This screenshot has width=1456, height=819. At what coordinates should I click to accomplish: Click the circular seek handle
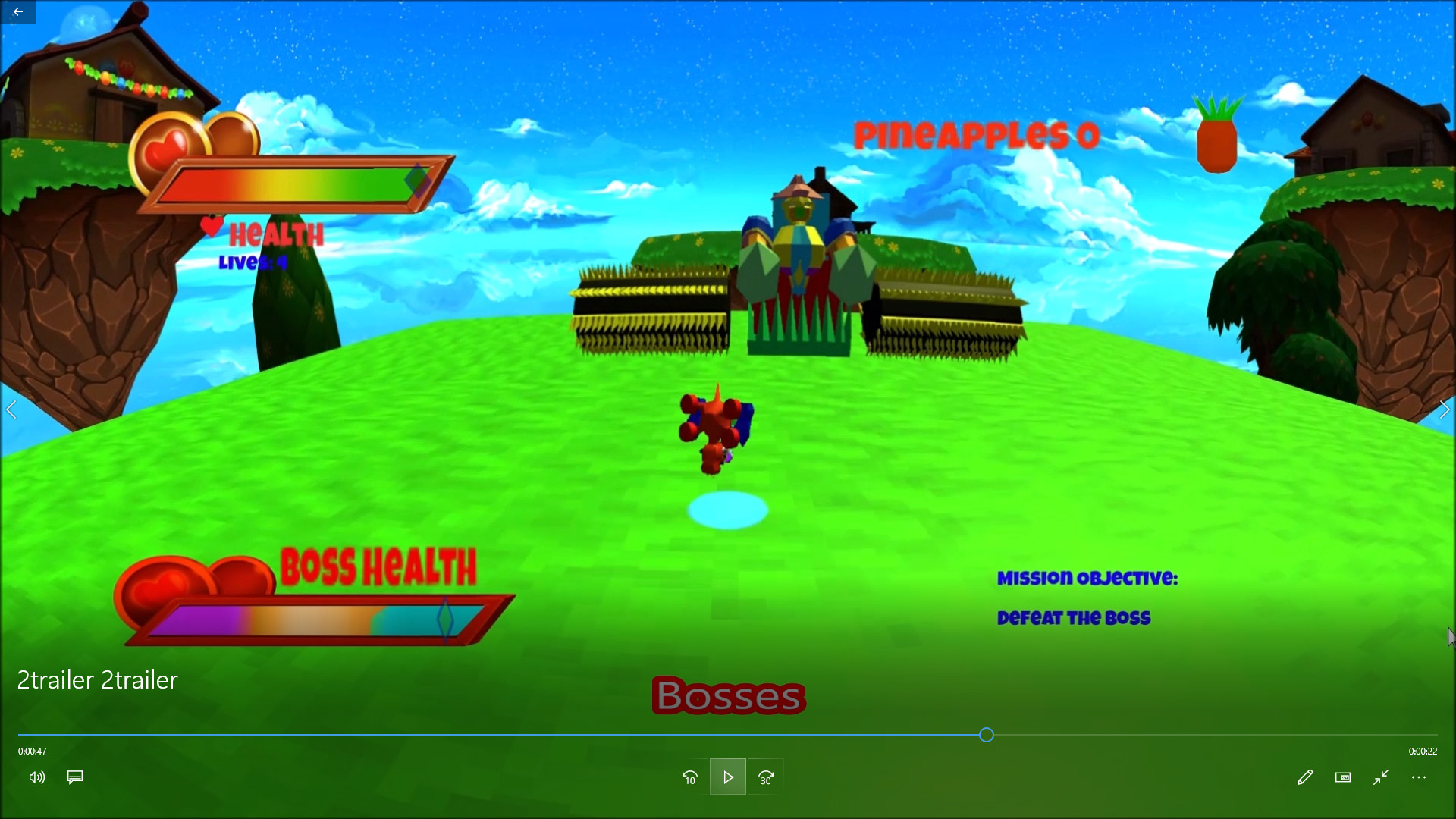tap(986, 734)
